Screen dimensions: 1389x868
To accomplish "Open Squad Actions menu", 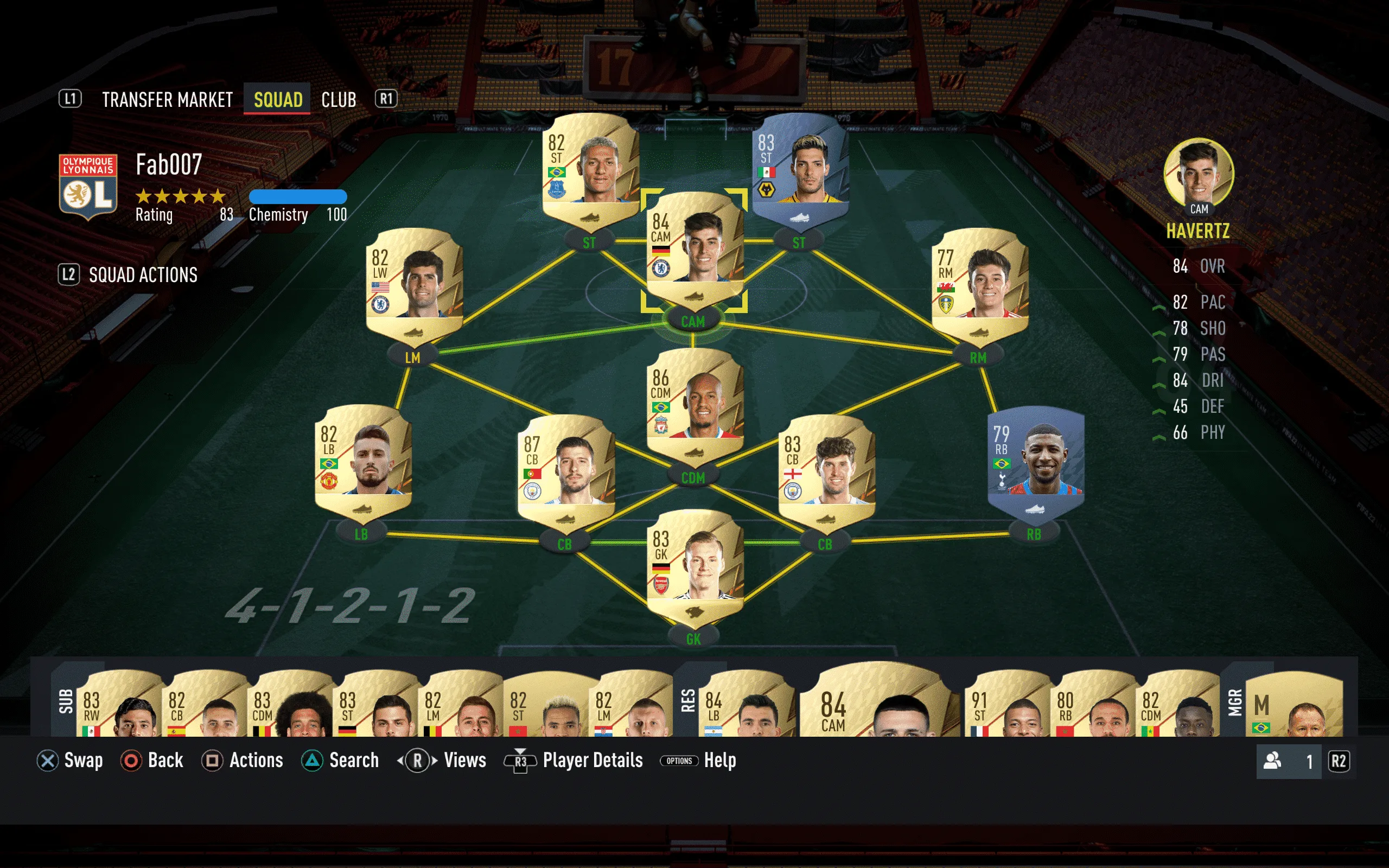I will 142,275.
